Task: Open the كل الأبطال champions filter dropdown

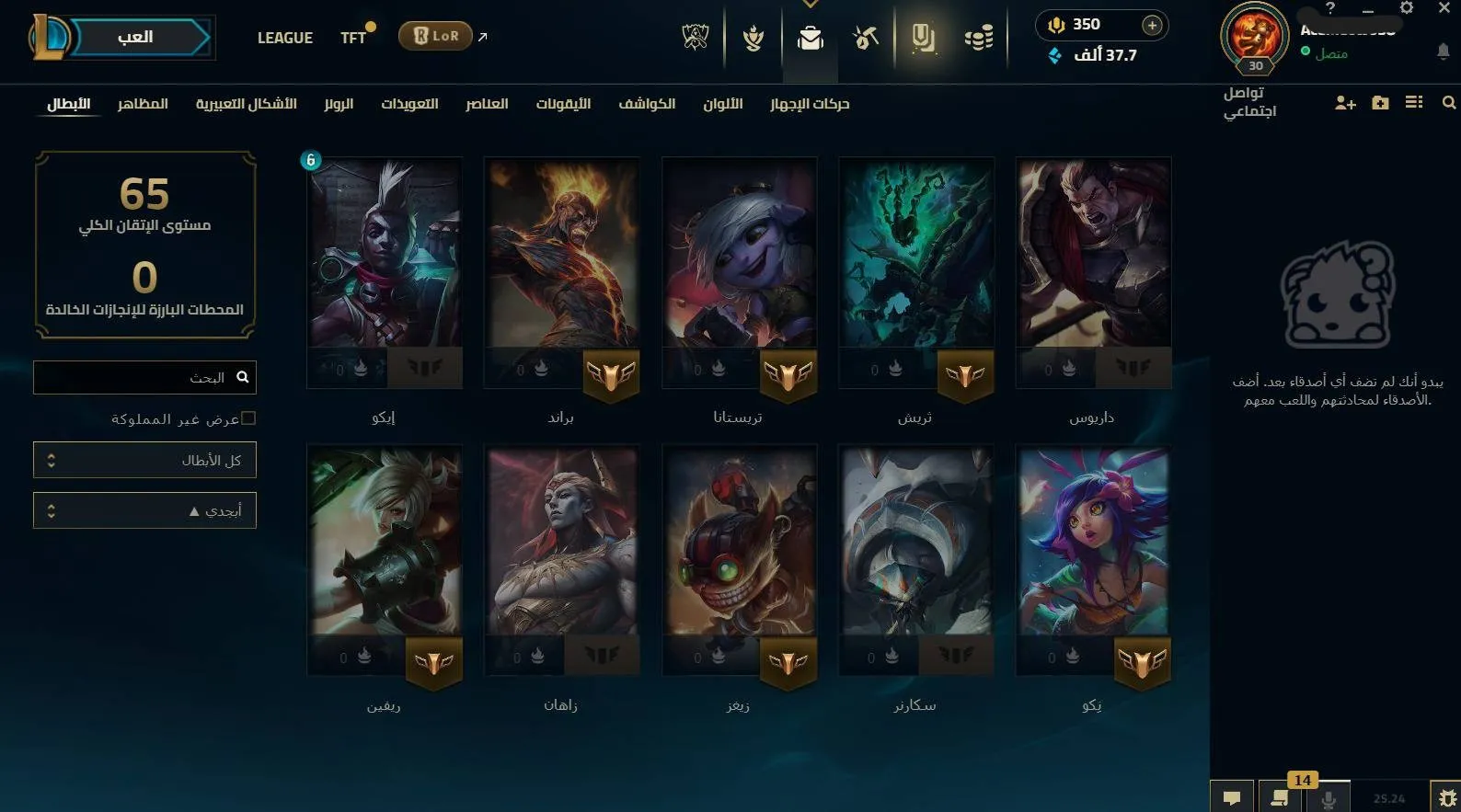Action: pos(144,460)
